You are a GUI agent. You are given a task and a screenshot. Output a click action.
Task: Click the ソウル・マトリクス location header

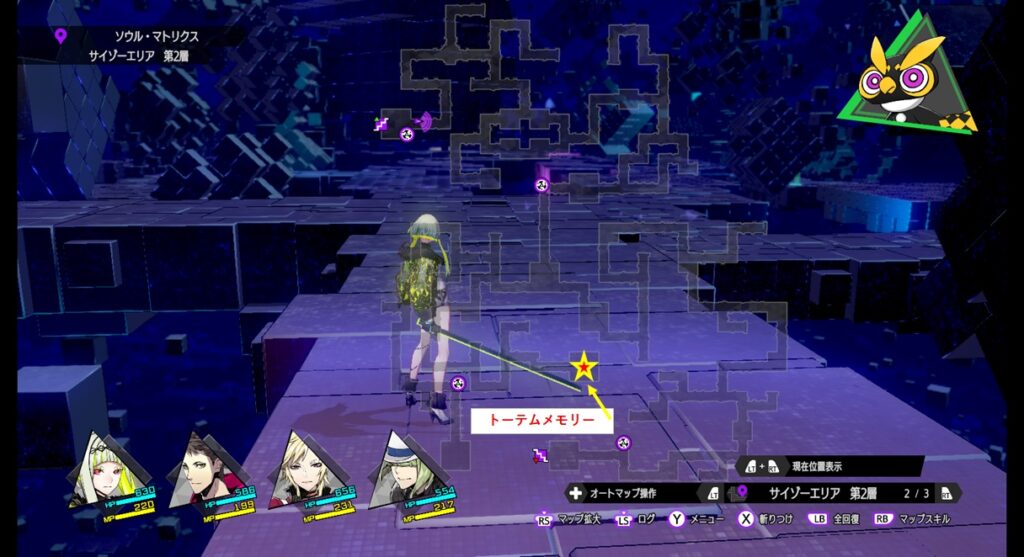156,36
